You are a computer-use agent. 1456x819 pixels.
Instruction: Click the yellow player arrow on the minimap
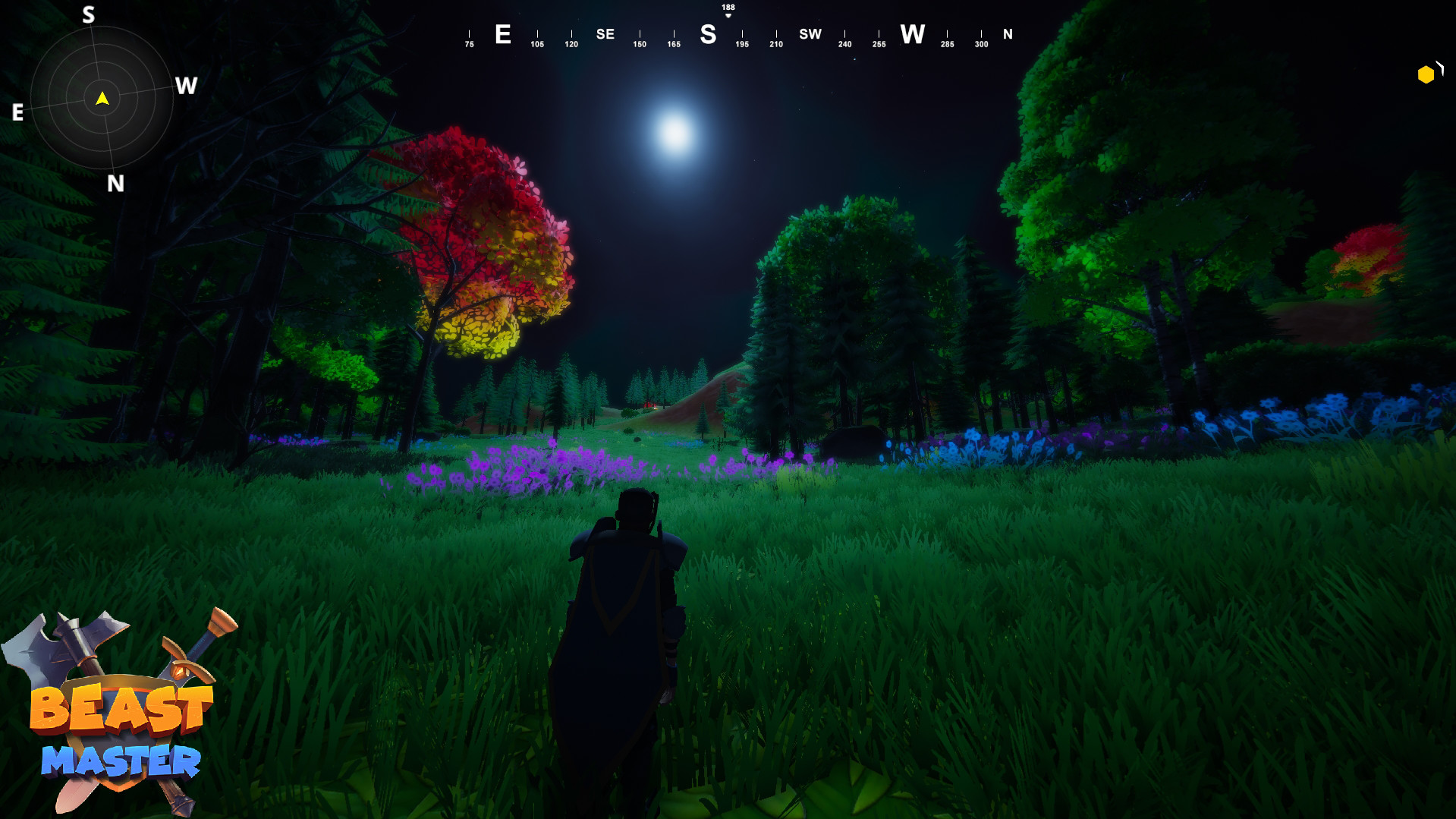click(x=102, y=99)
